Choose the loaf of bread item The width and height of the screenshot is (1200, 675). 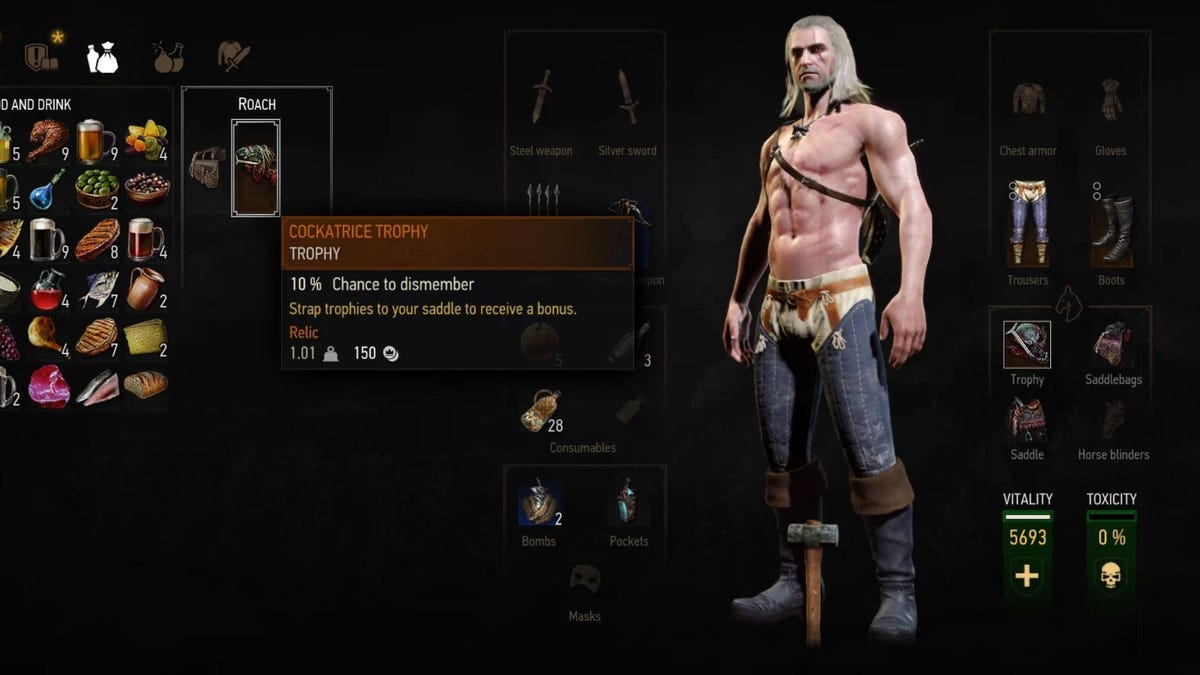146,385
